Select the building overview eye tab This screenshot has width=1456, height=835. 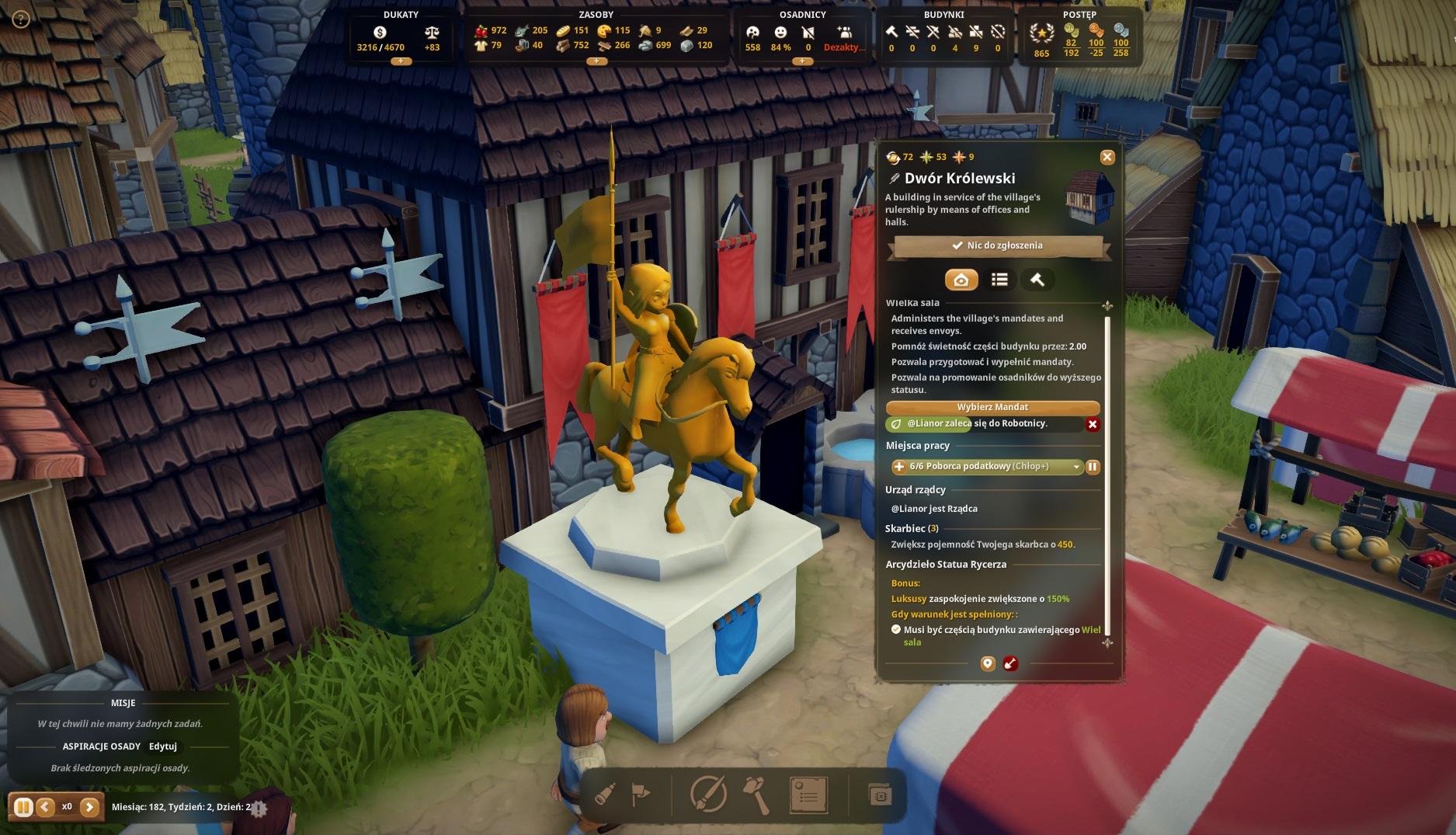click(x=961, y=280)
